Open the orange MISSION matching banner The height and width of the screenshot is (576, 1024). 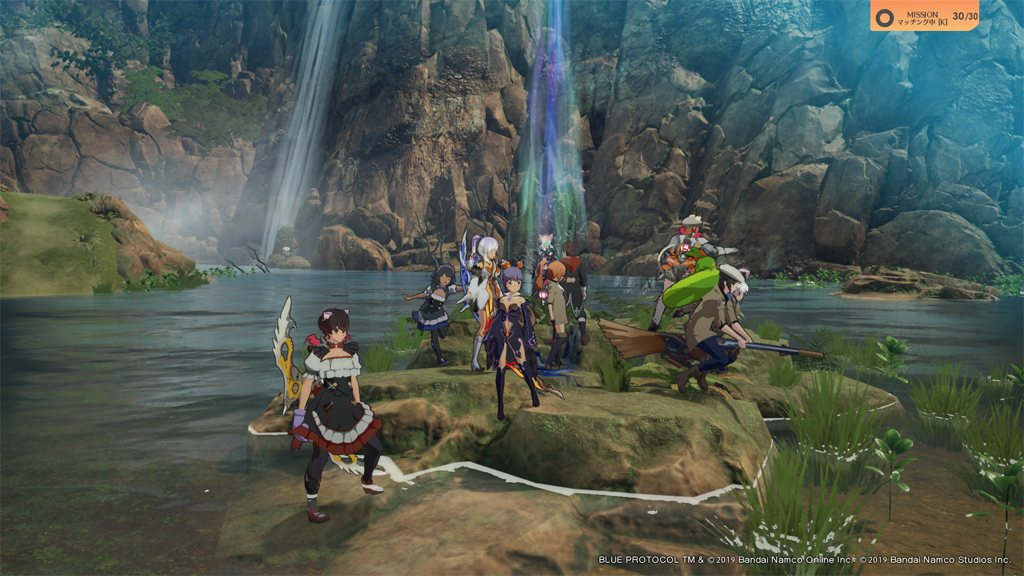[924, 16]
